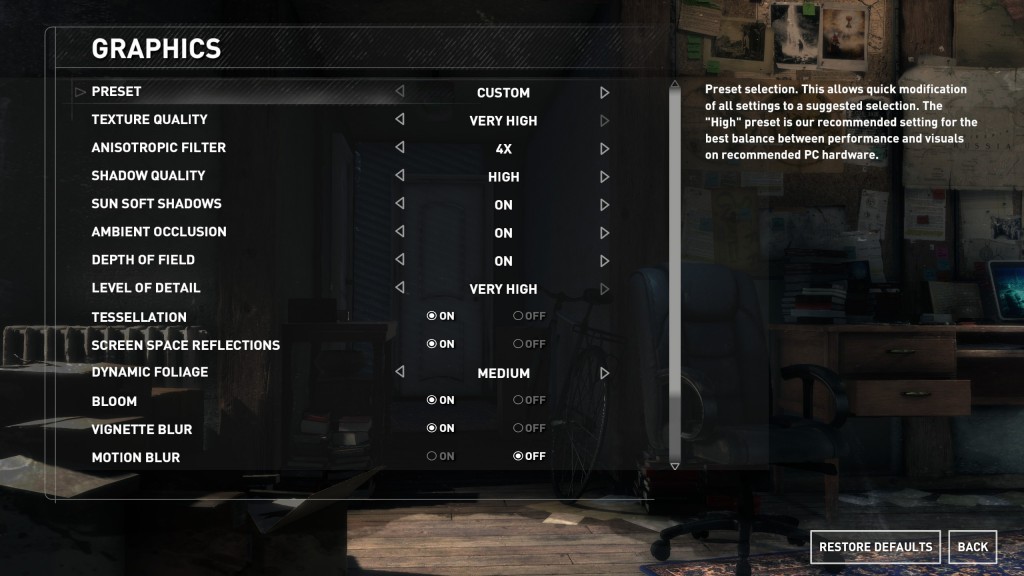1024x576 pixels.
Task: Click the scrollbar's down arrow
Action: pyautogui.click(x=674, y=466)
